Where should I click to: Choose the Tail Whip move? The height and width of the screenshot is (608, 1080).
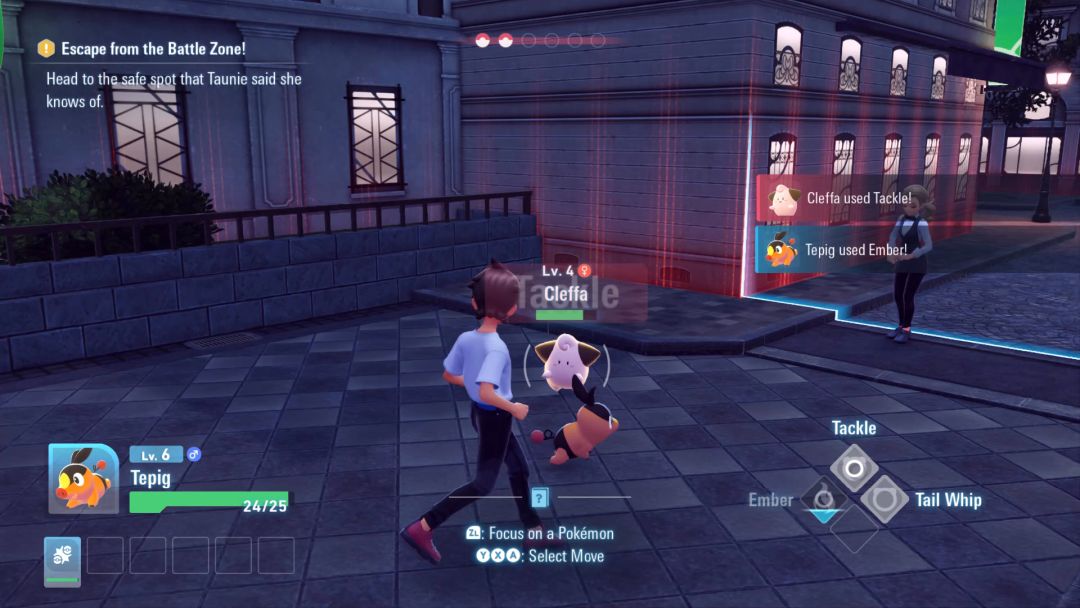pos(885,499)
